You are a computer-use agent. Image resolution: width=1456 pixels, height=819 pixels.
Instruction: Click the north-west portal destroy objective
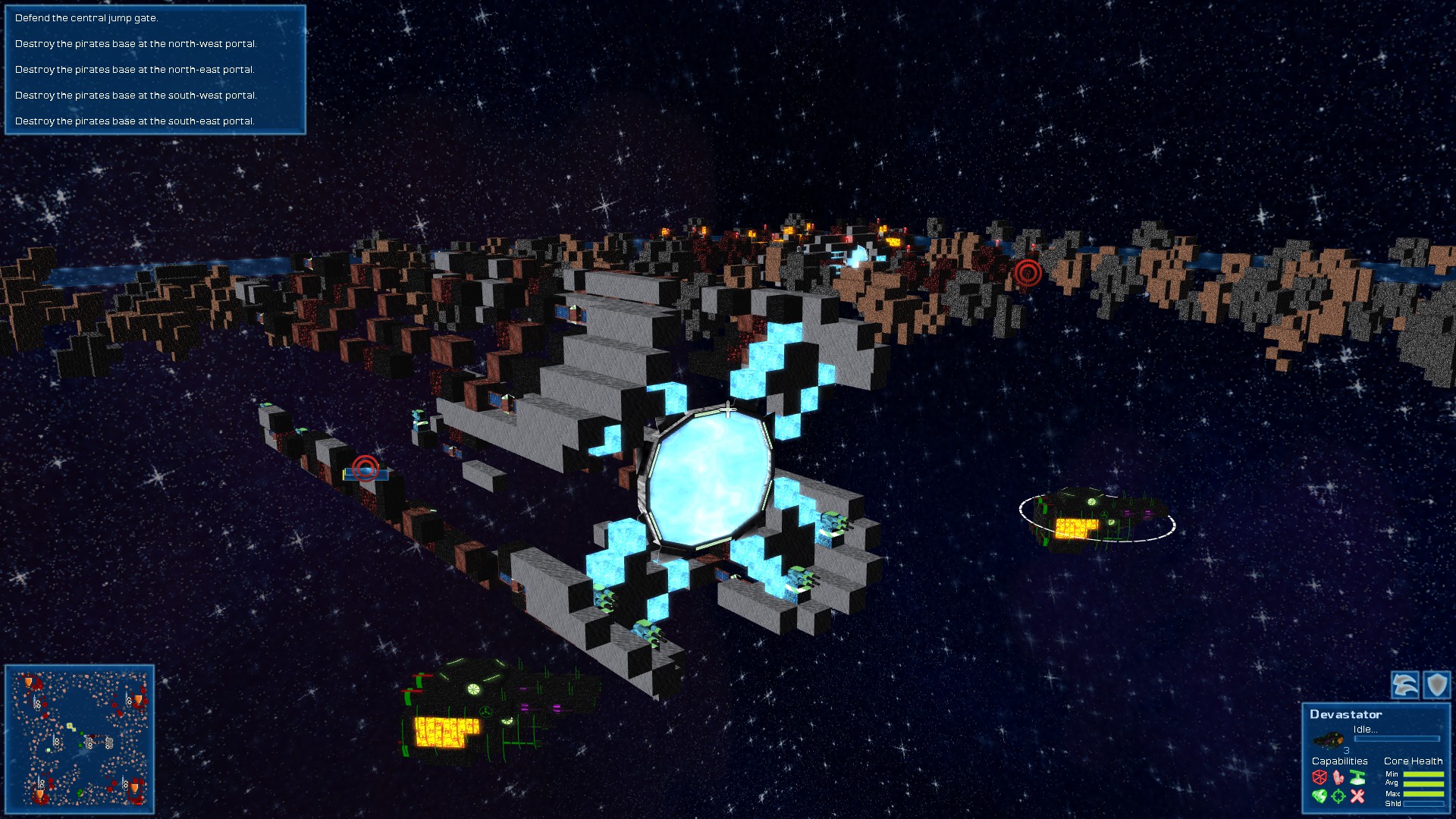tap(136, 44)
